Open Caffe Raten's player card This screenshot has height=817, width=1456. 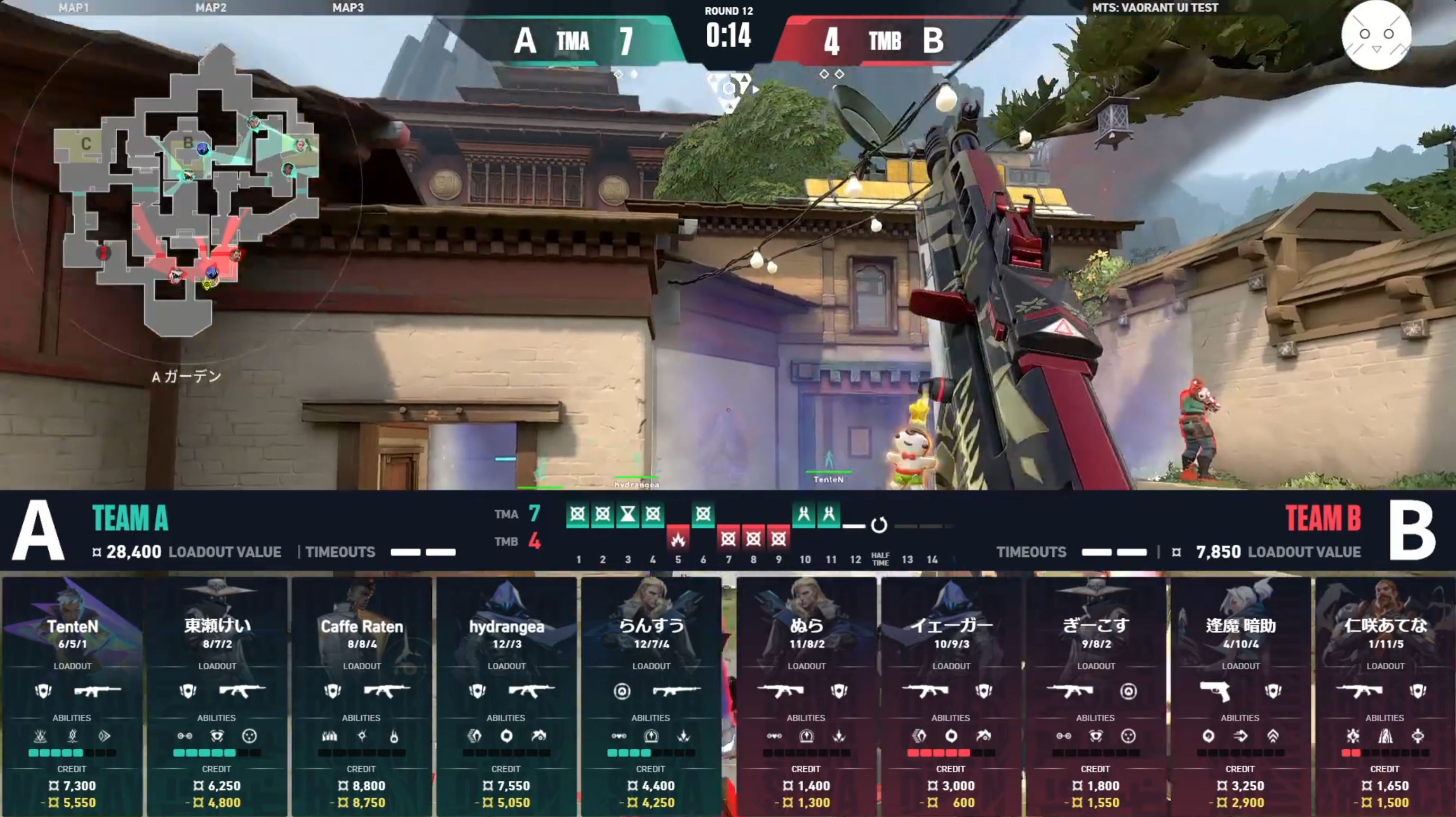pos(362,696)
